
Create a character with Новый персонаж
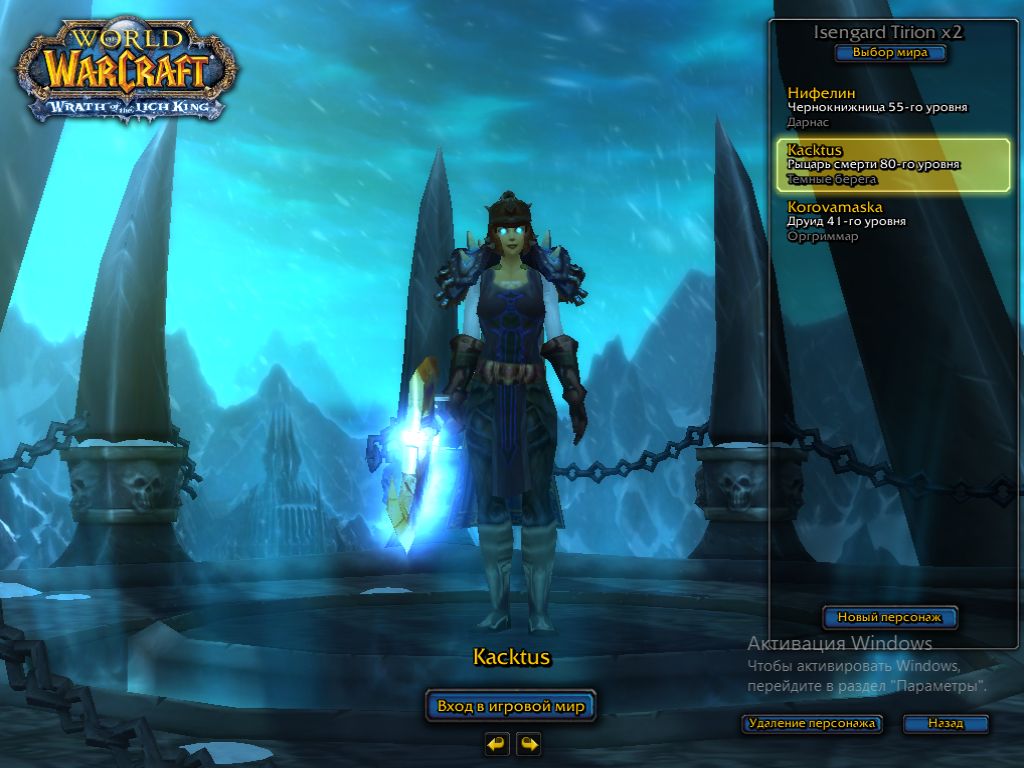point(890,618)
